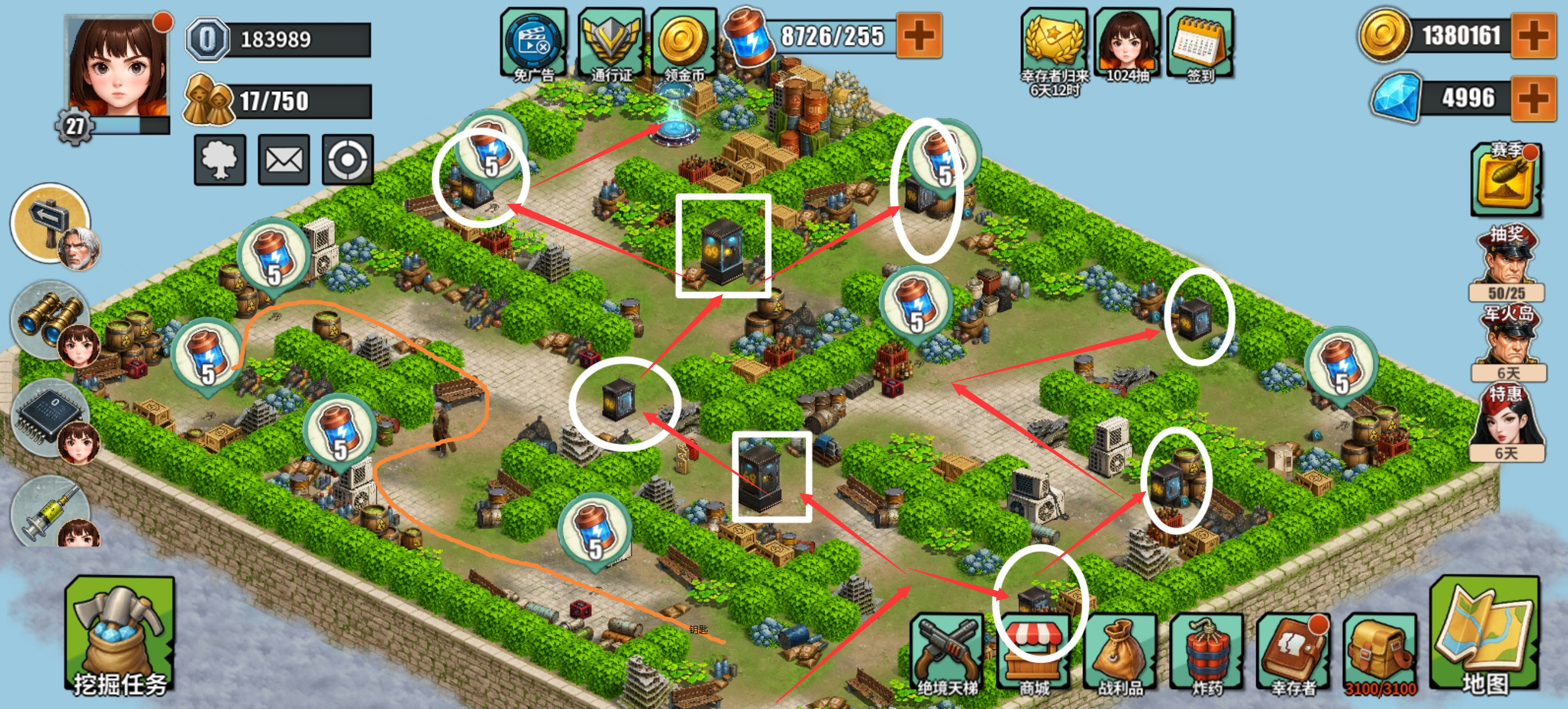Open the 免广告 no-ads option
Screen dimensions: 1568x709
(533, 42)
